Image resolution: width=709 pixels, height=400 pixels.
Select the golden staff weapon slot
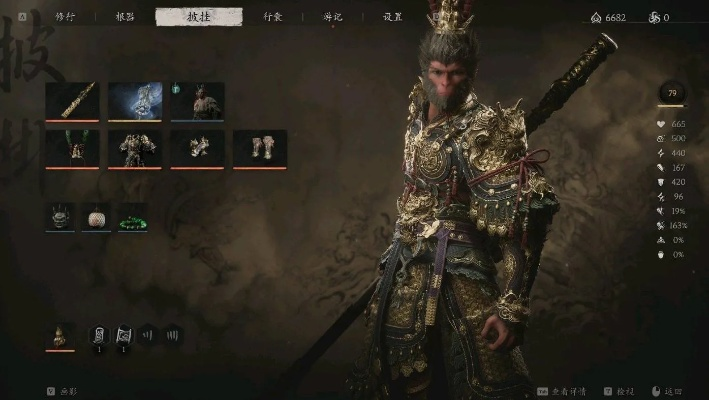click(x=72, y=101)
